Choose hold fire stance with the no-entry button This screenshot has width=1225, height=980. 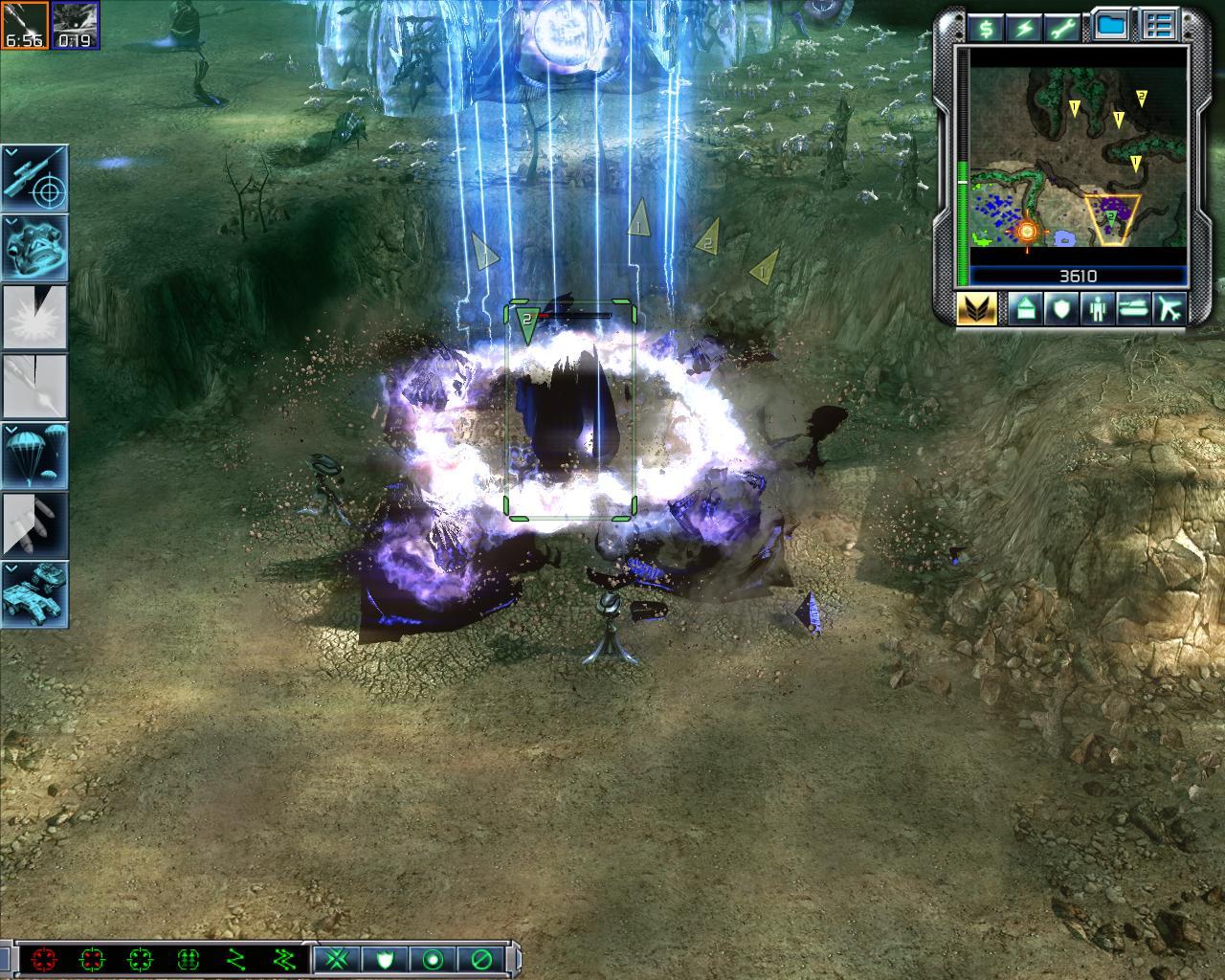481,958
